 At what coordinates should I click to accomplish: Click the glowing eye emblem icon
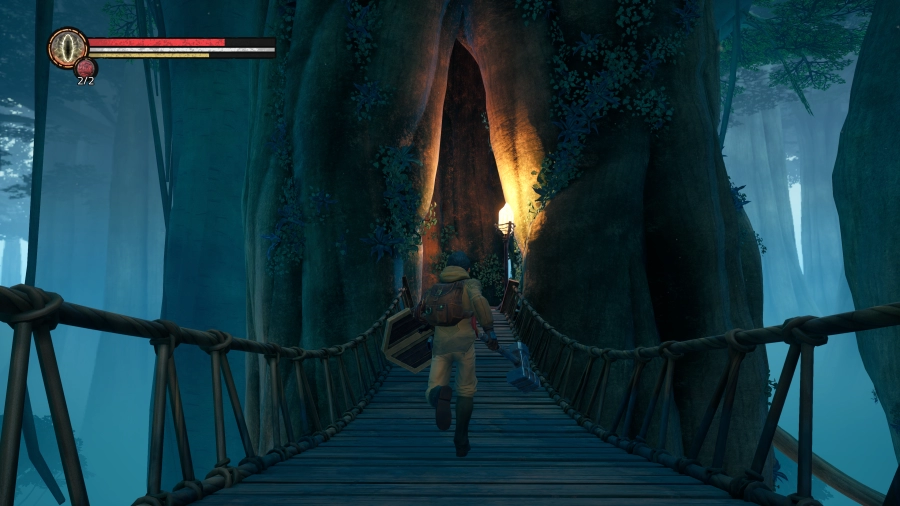[68, 47]
